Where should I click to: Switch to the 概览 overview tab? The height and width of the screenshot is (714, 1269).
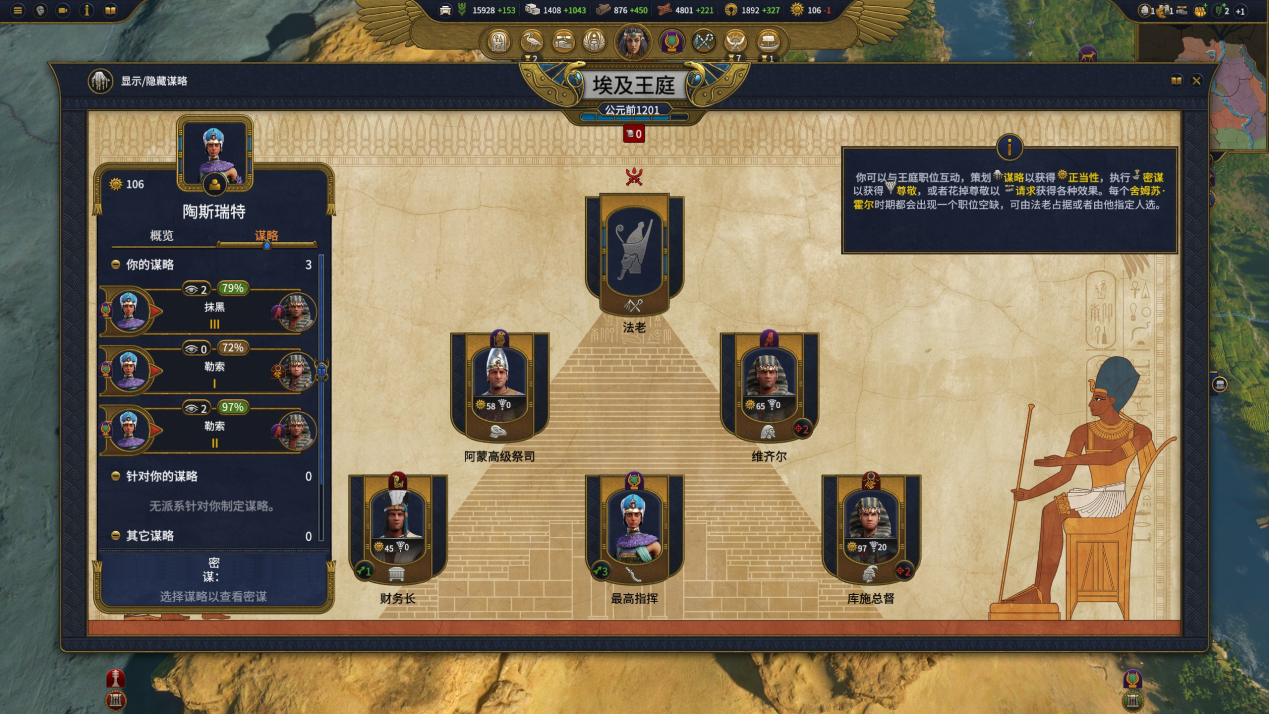[162, 236]
